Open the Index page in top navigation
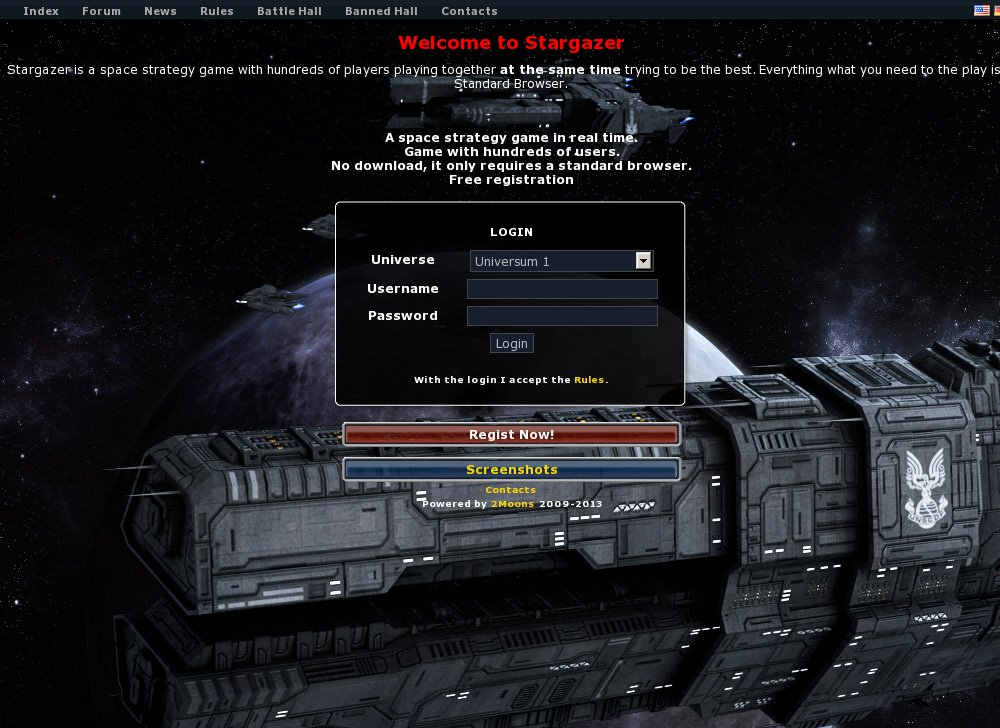The width and height of the screenshot is (1000, 728). 41,11
